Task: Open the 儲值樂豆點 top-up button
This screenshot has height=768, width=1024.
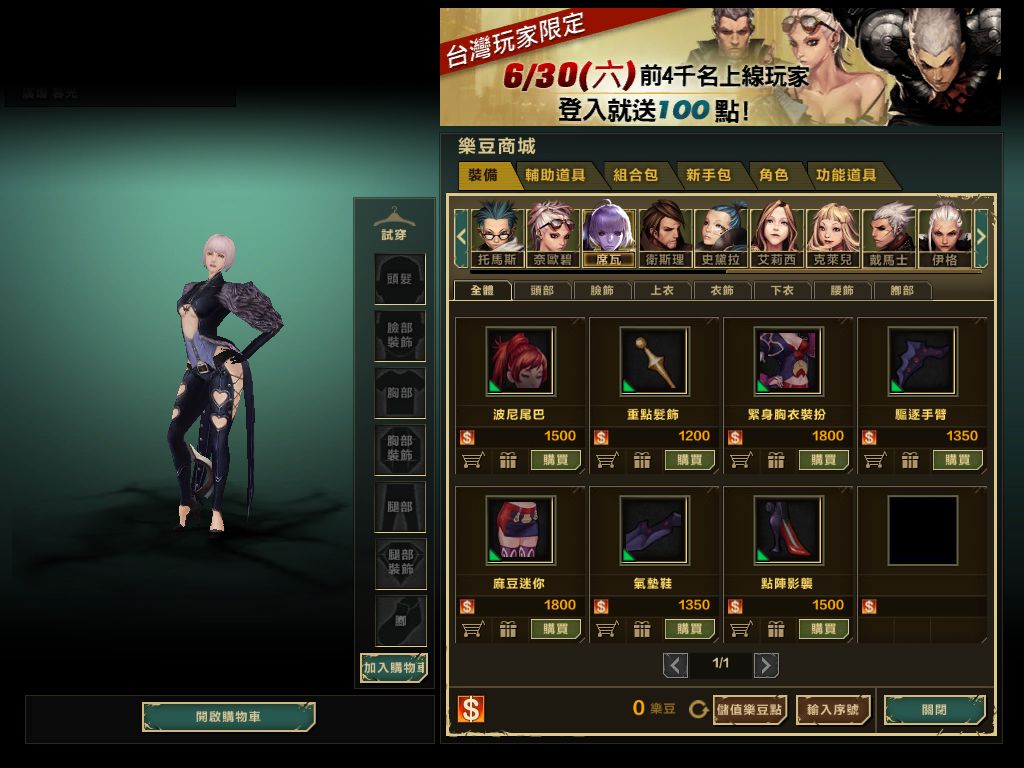Action: 749,710
